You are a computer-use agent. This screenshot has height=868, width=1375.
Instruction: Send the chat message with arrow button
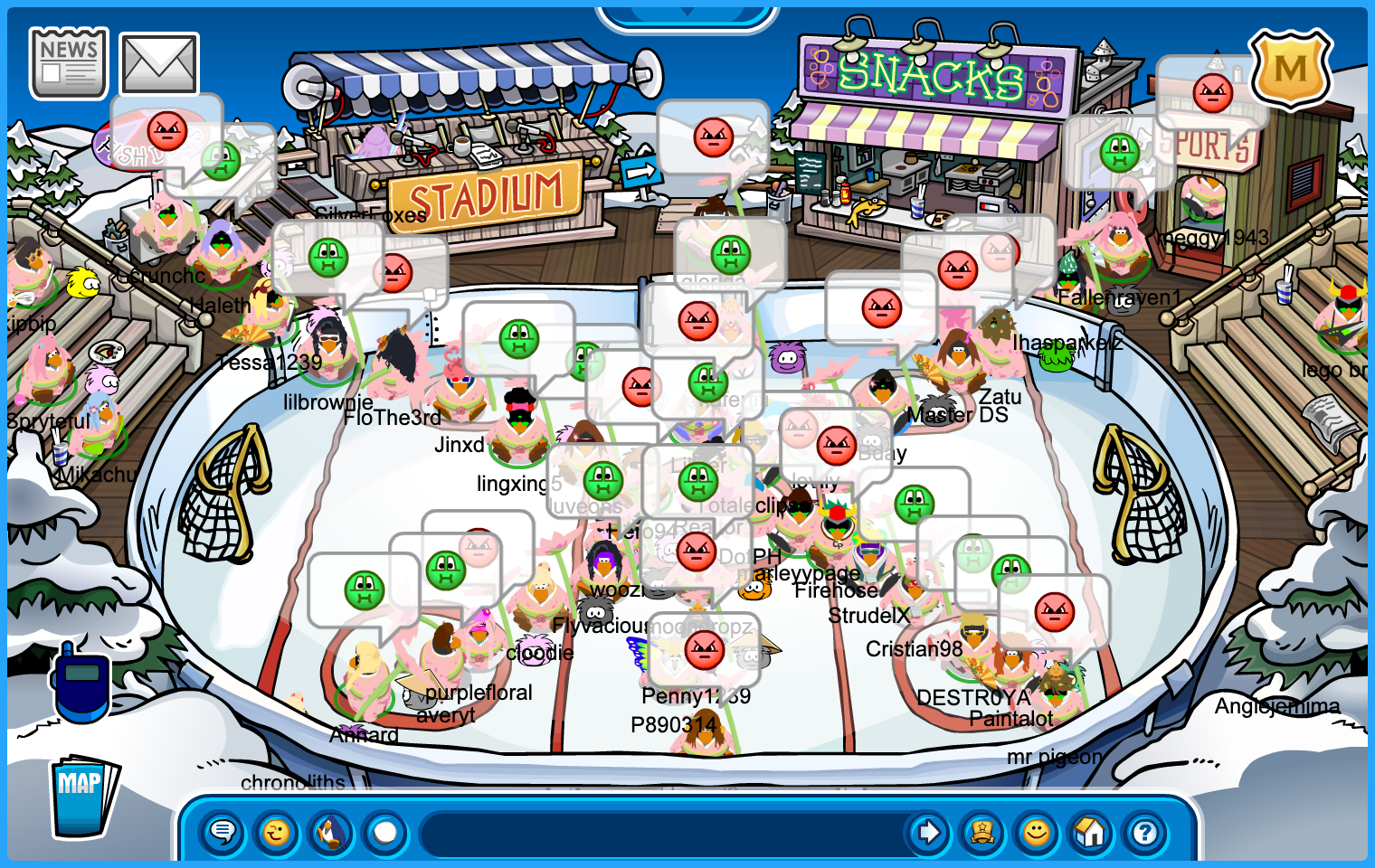[928, 832]
